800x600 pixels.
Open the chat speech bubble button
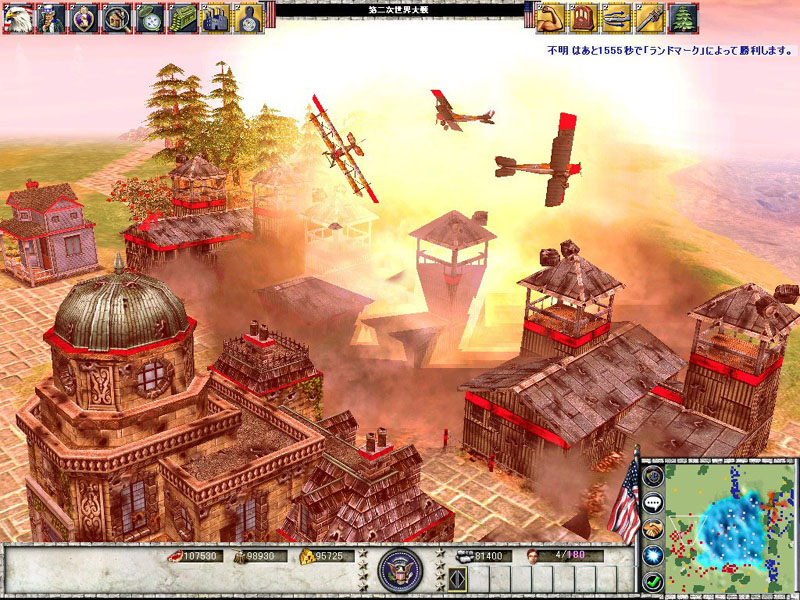click(x=652, y=505)
